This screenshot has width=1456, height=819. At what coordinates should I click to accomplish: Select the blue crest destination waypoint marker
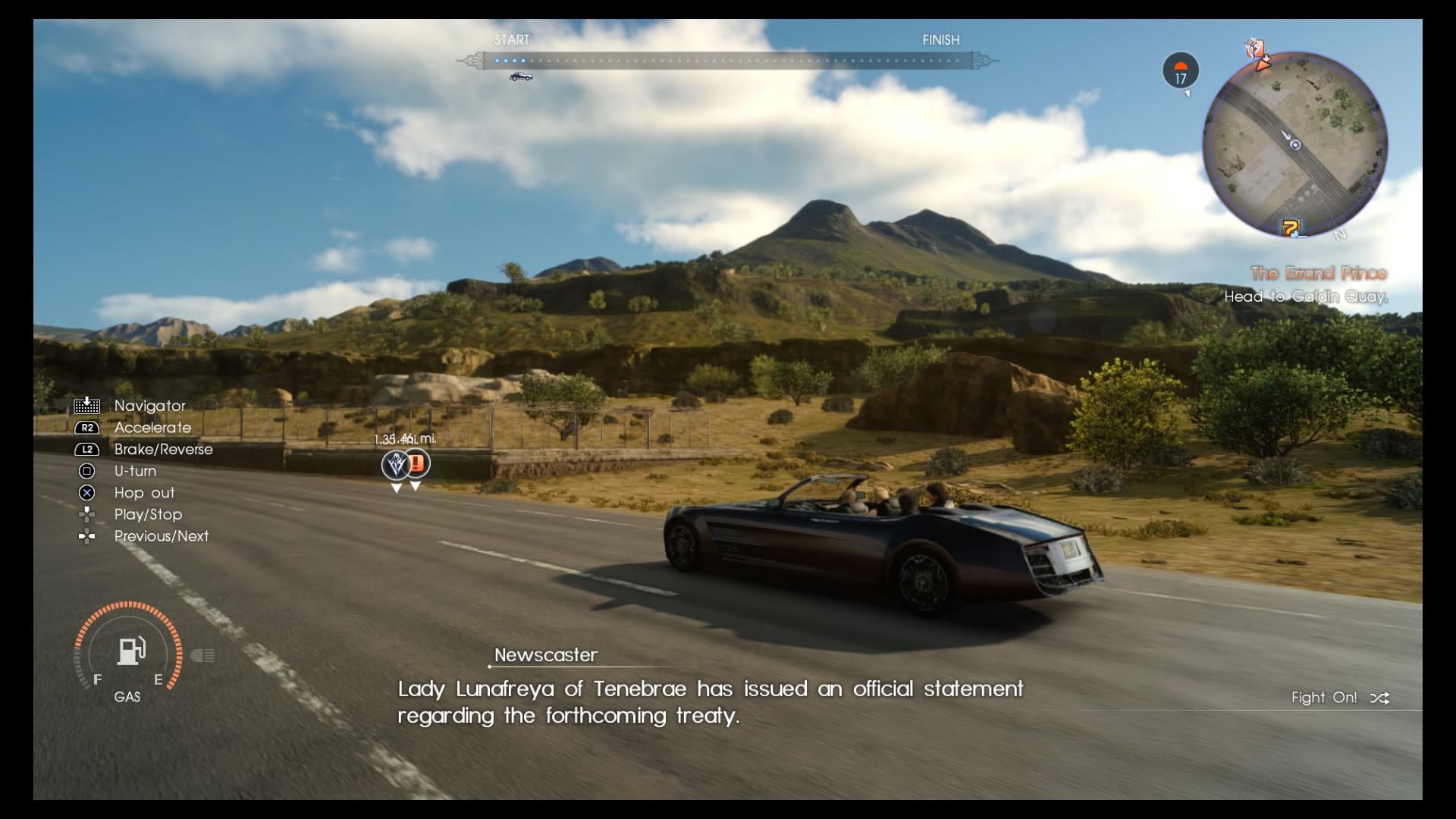point(395,464)
